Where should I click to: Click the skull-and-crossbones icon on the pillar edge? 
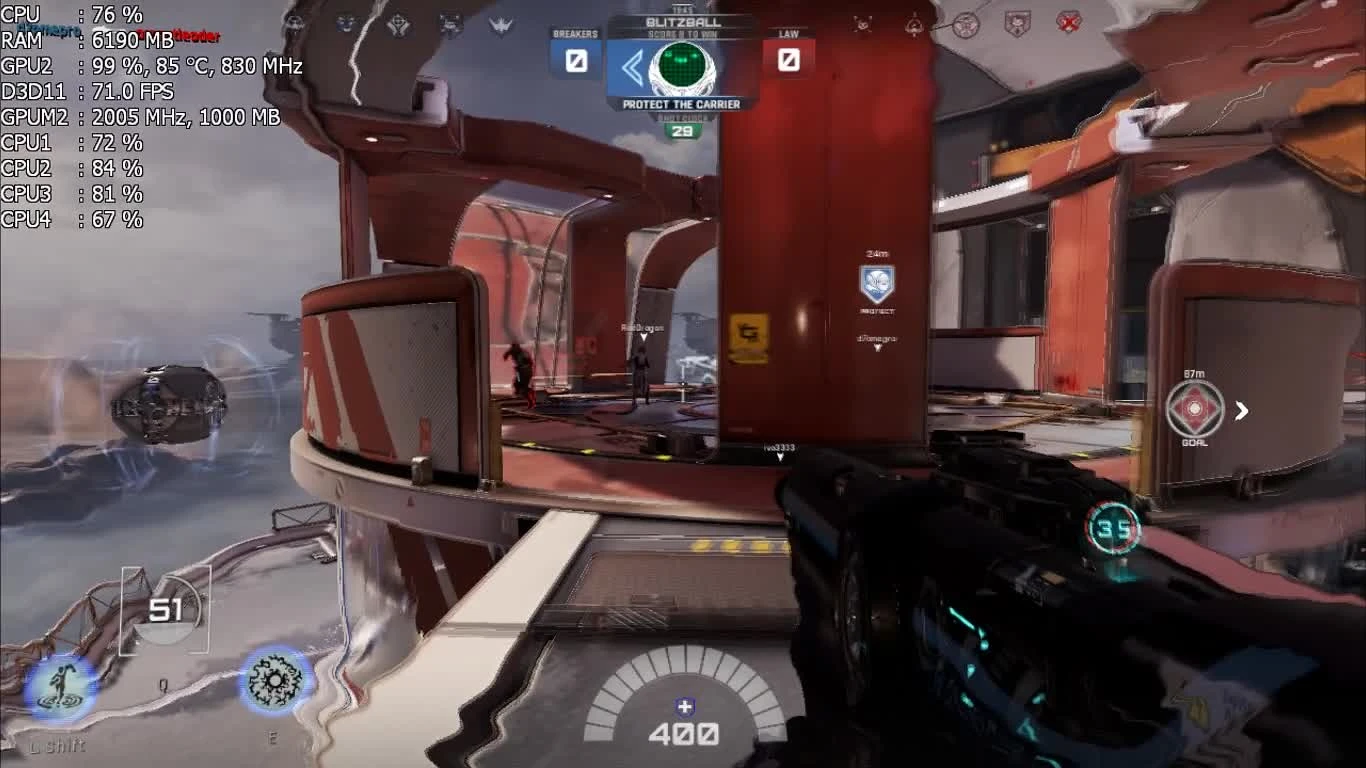click(863, 23)
